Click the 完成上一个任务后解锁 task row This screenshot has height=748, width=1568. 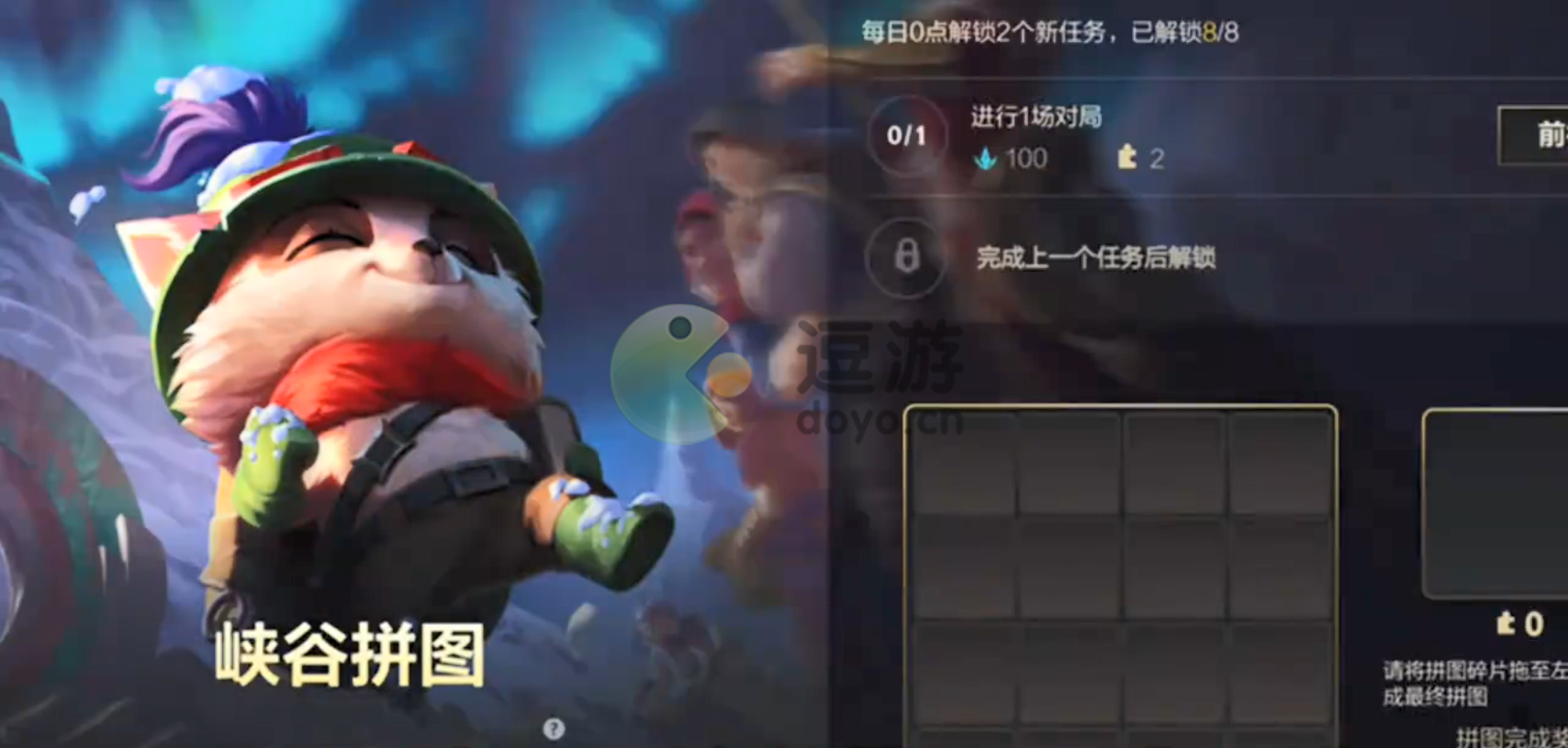click(x=1097, y=260)
